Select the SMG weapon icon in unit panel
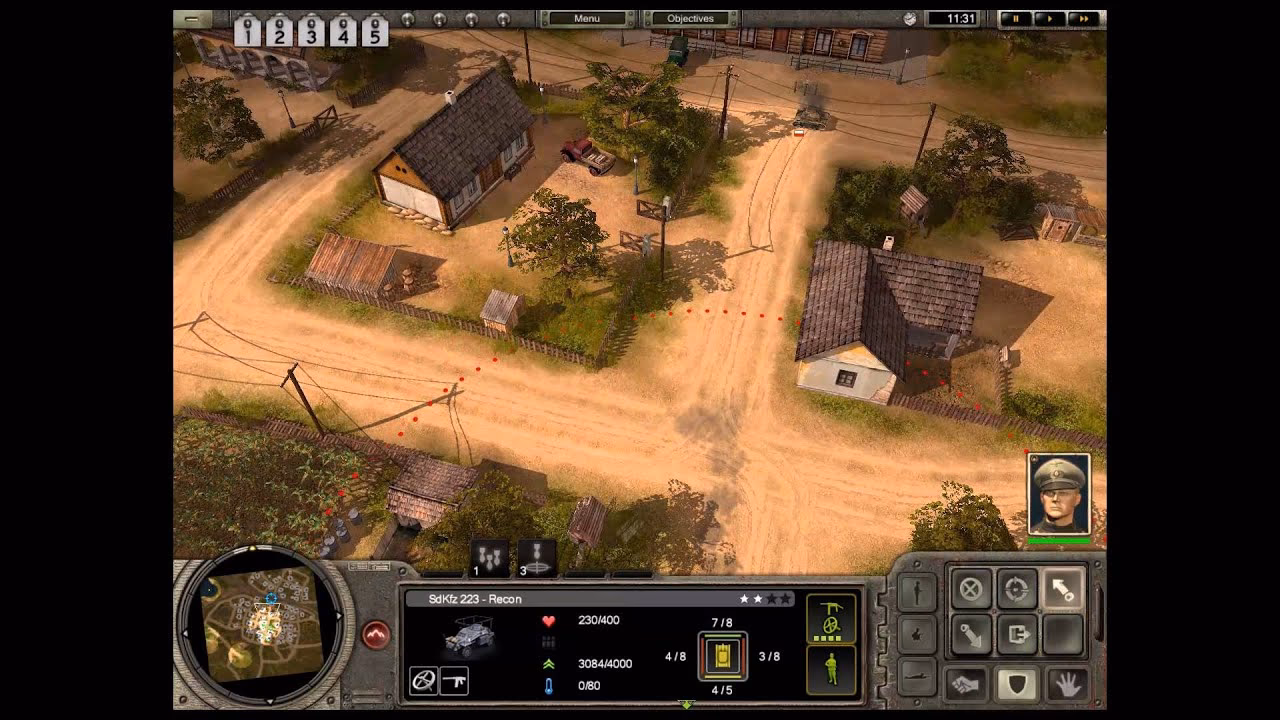 pos(455,679)
